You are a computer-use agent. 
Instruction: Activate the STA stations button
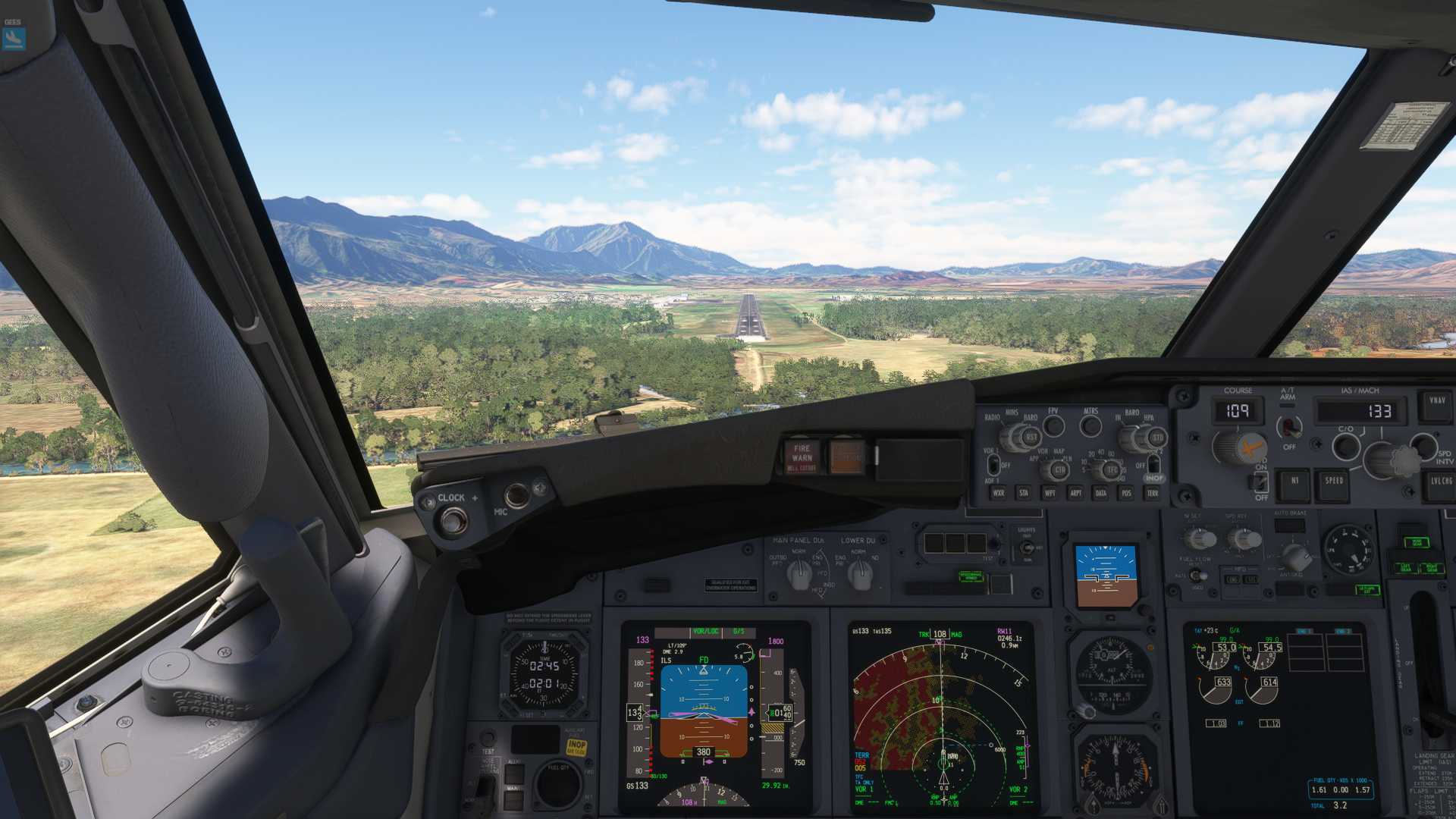[x=1024, y=493]
